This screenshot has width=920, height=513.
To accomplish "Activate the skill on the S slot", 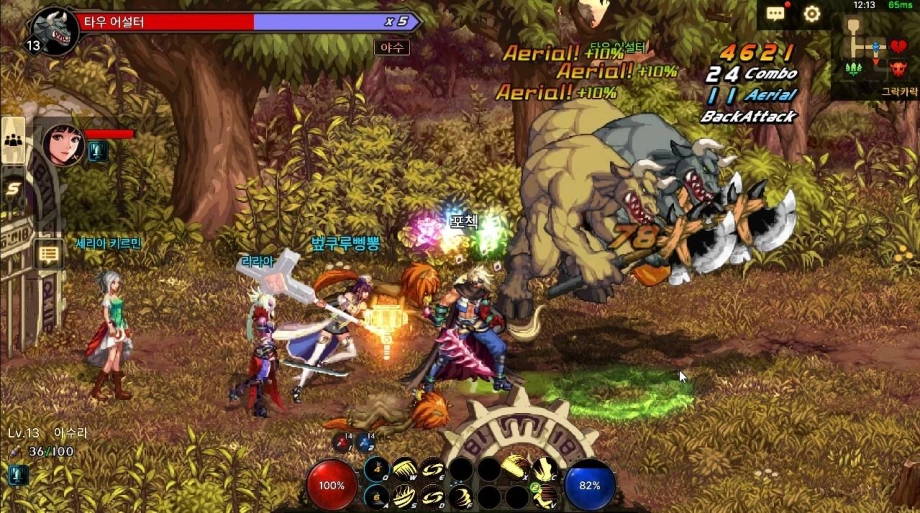I will [405, 496].
